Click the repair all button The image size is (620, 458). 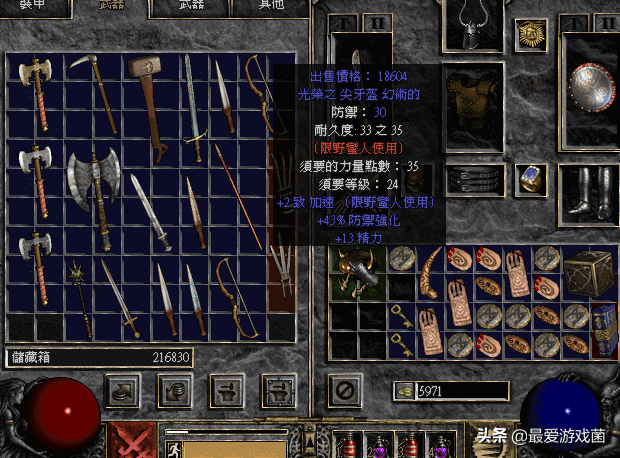click(277, 391)
